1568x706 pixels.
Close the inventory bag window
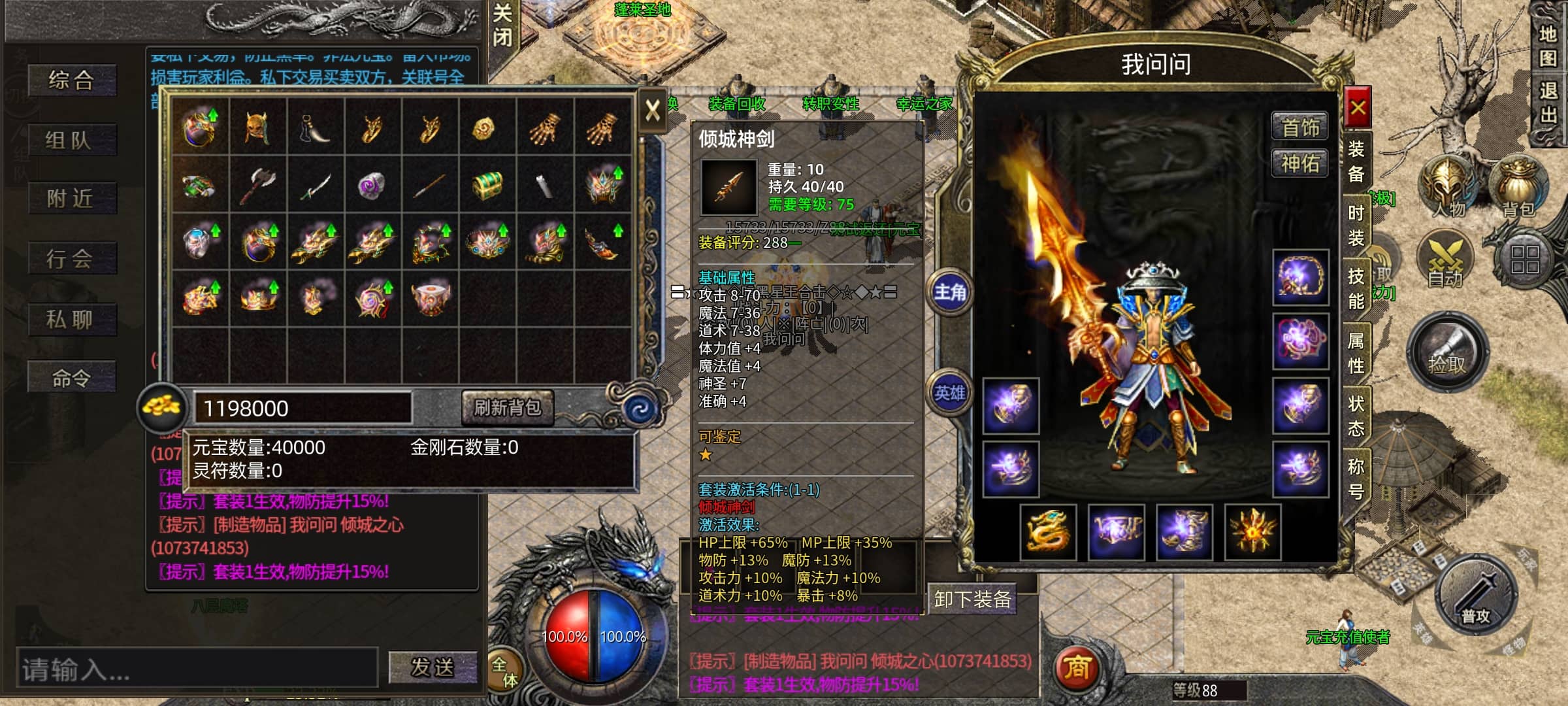[x=652, y=110]
